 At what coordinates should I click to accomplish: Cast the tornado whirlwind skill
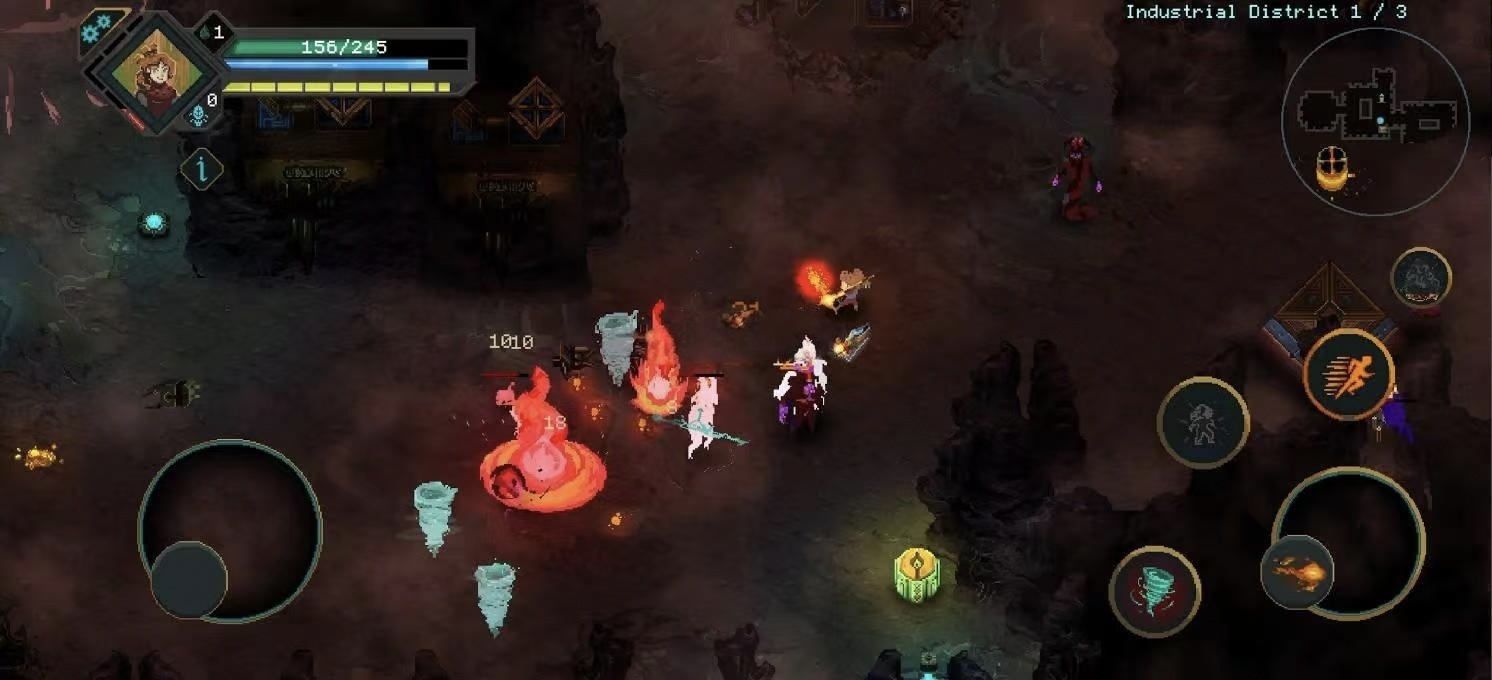click(1155, 590)
